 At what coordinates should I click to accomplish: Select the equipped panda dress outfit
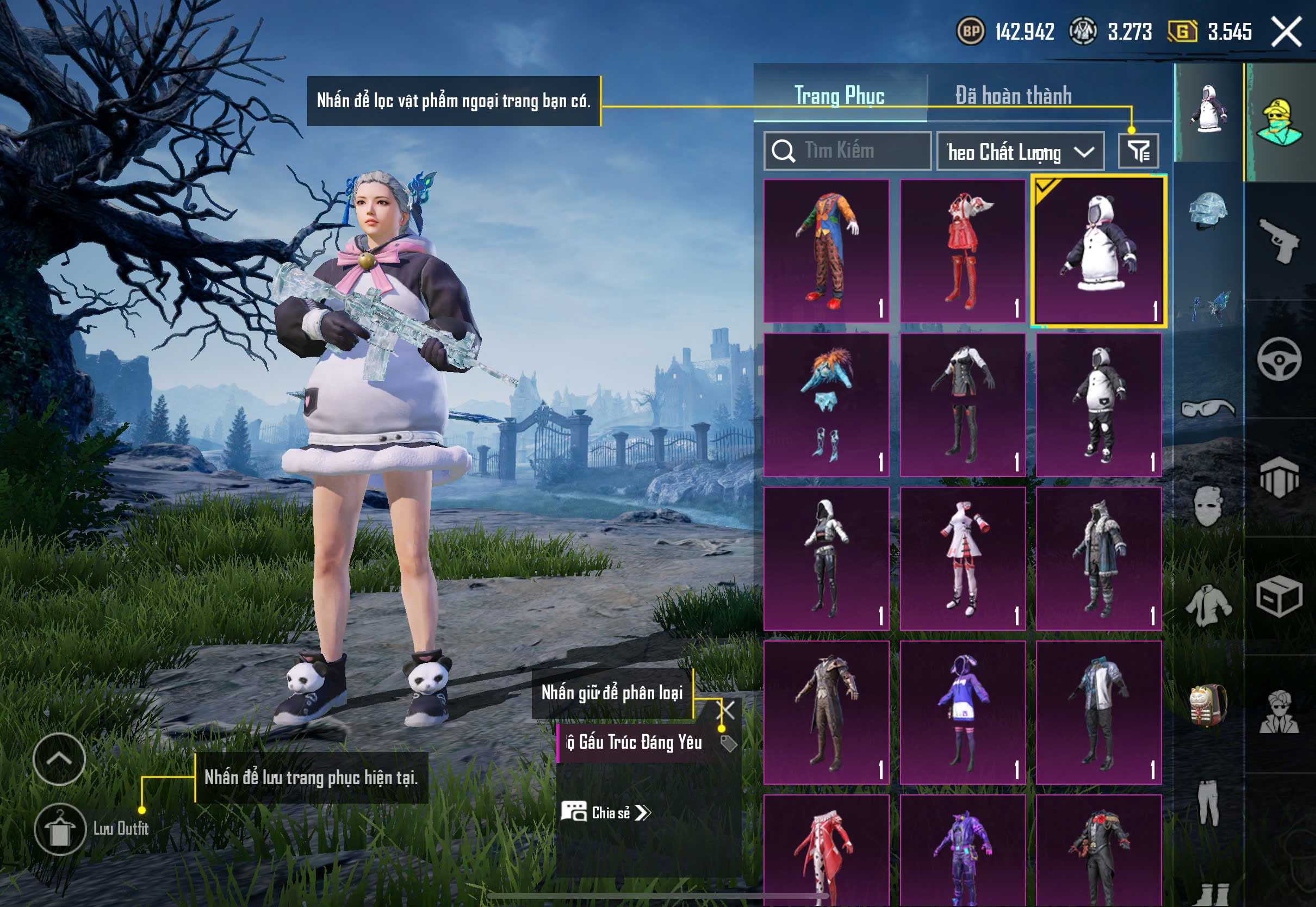1098,251
